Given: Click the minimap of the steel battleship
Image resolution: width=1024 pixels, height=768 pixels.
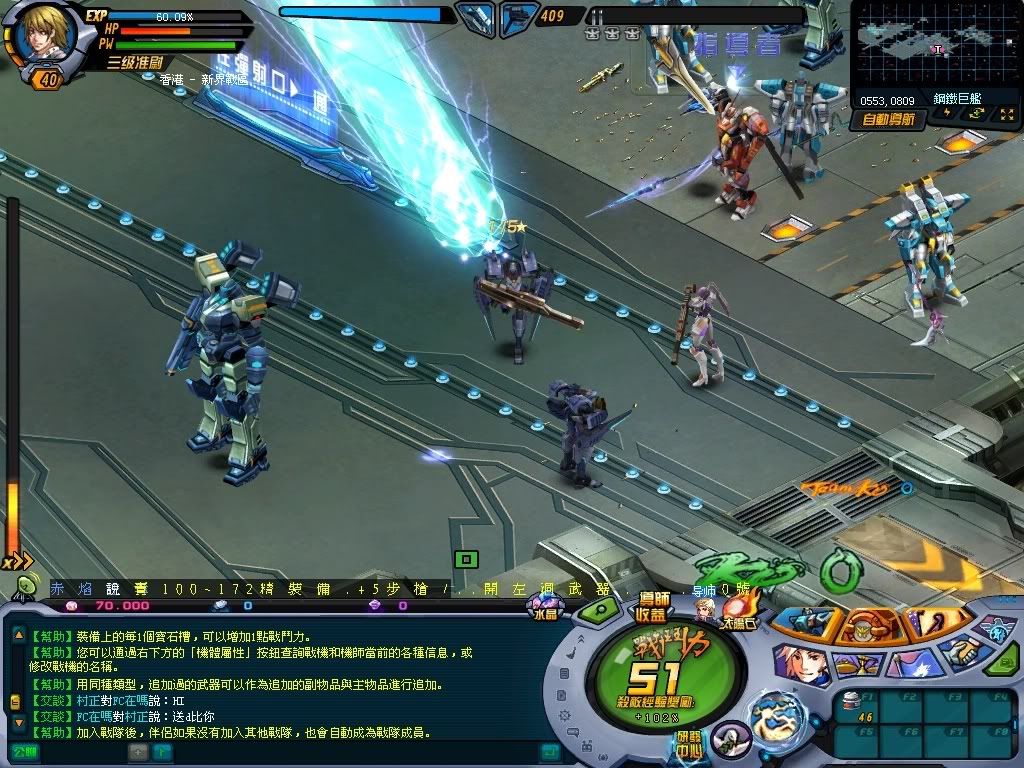Looking at the screenshot, I should click(934, 46).
